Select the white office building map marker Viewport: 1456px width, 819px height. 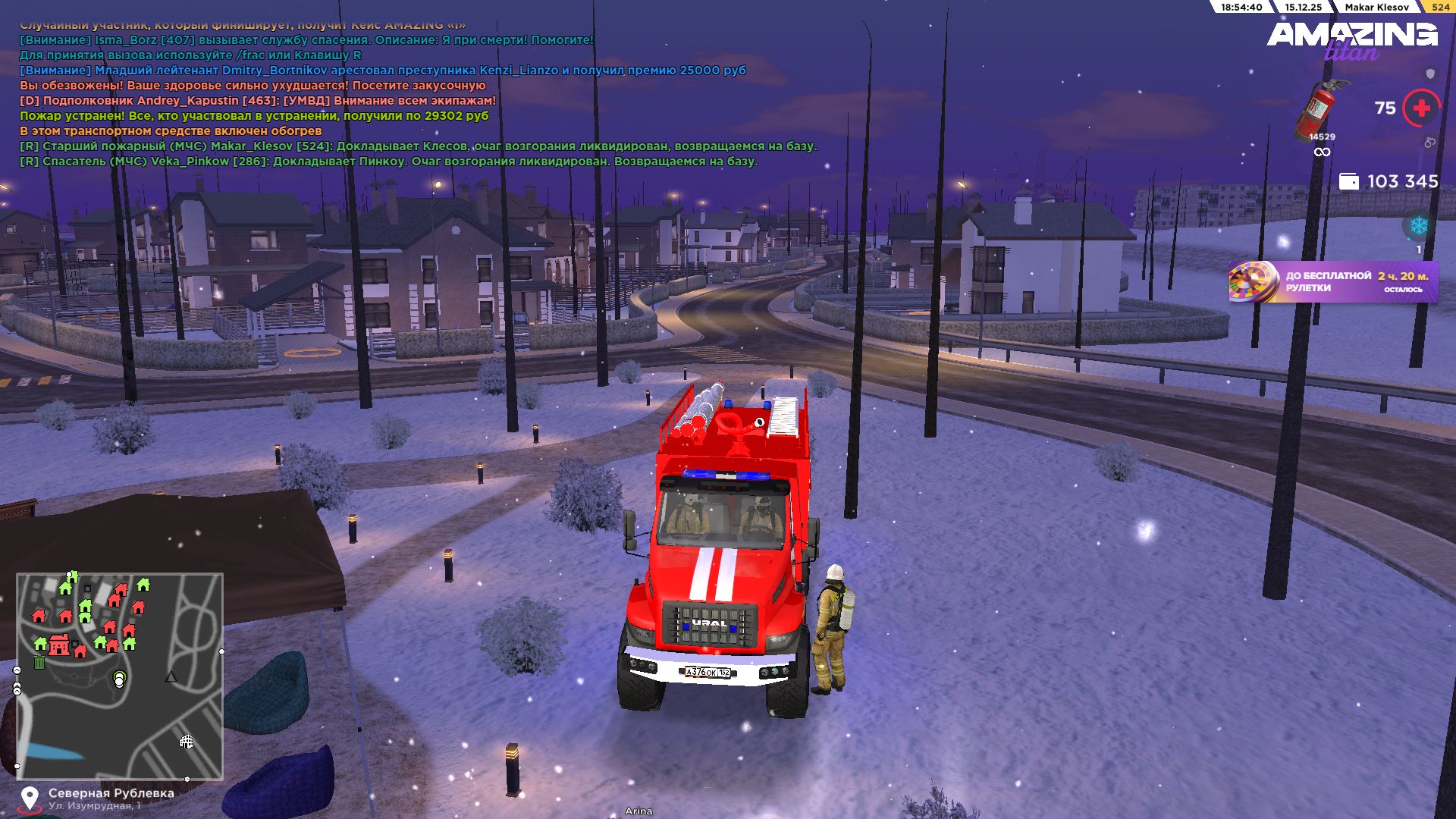186,741
